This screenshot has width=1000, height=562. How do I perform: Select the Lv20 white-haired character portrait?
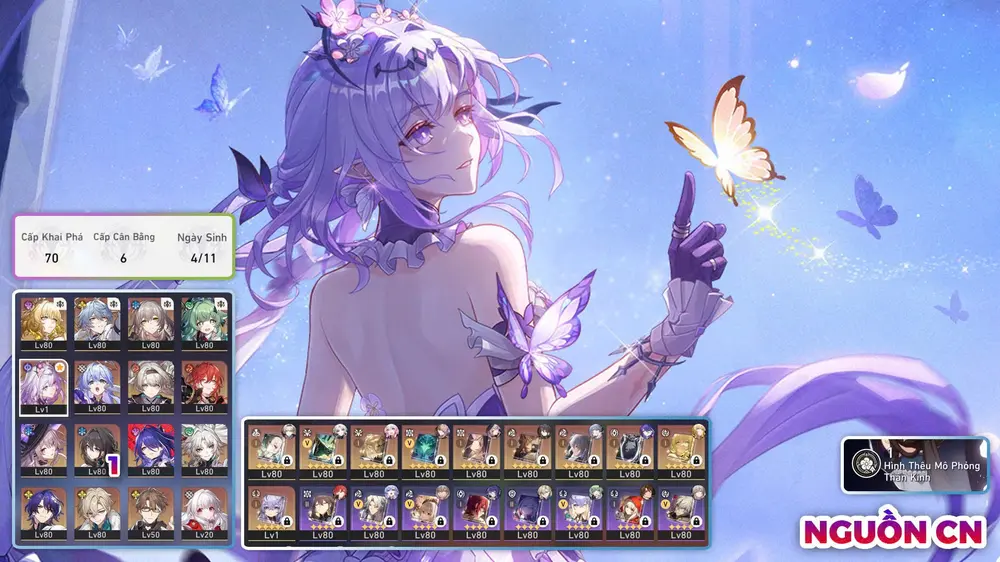(205, 513)
